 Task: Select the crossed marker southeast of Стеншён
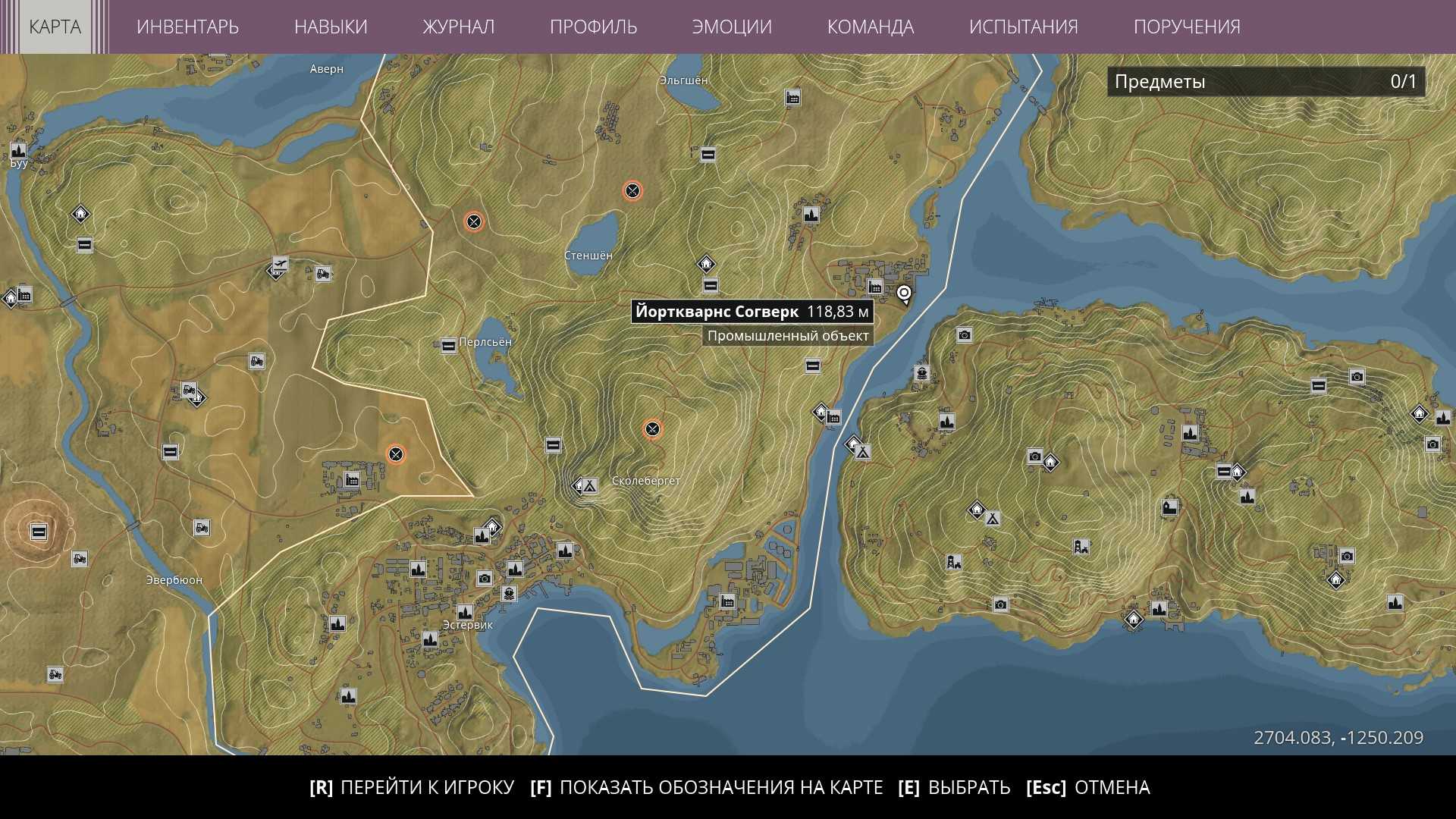[x=652, y=429]
